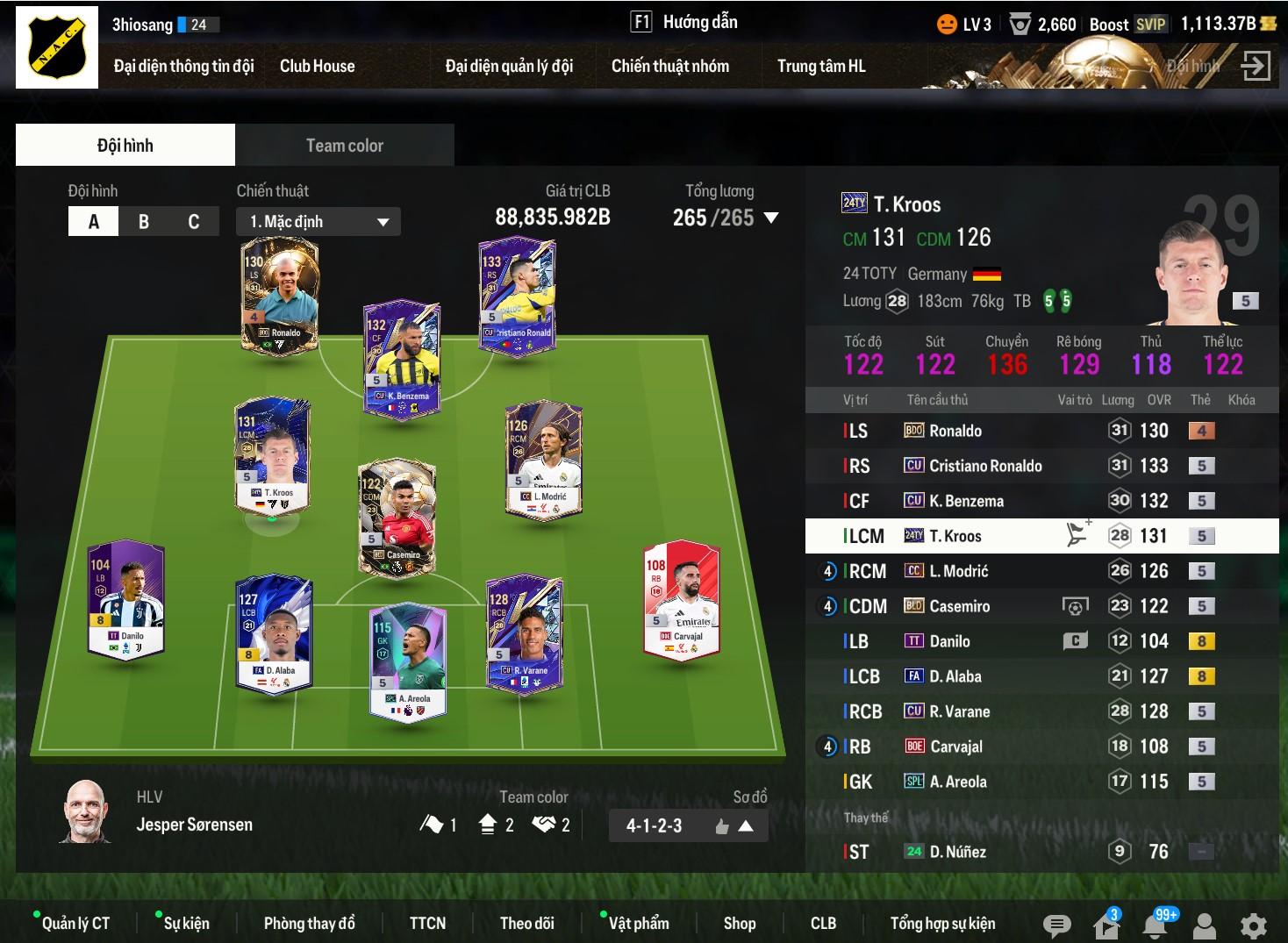Open the tactics dropdown Mặc định
The height and width of the screenshot is (943, 1288).
[x=318, y=222]
